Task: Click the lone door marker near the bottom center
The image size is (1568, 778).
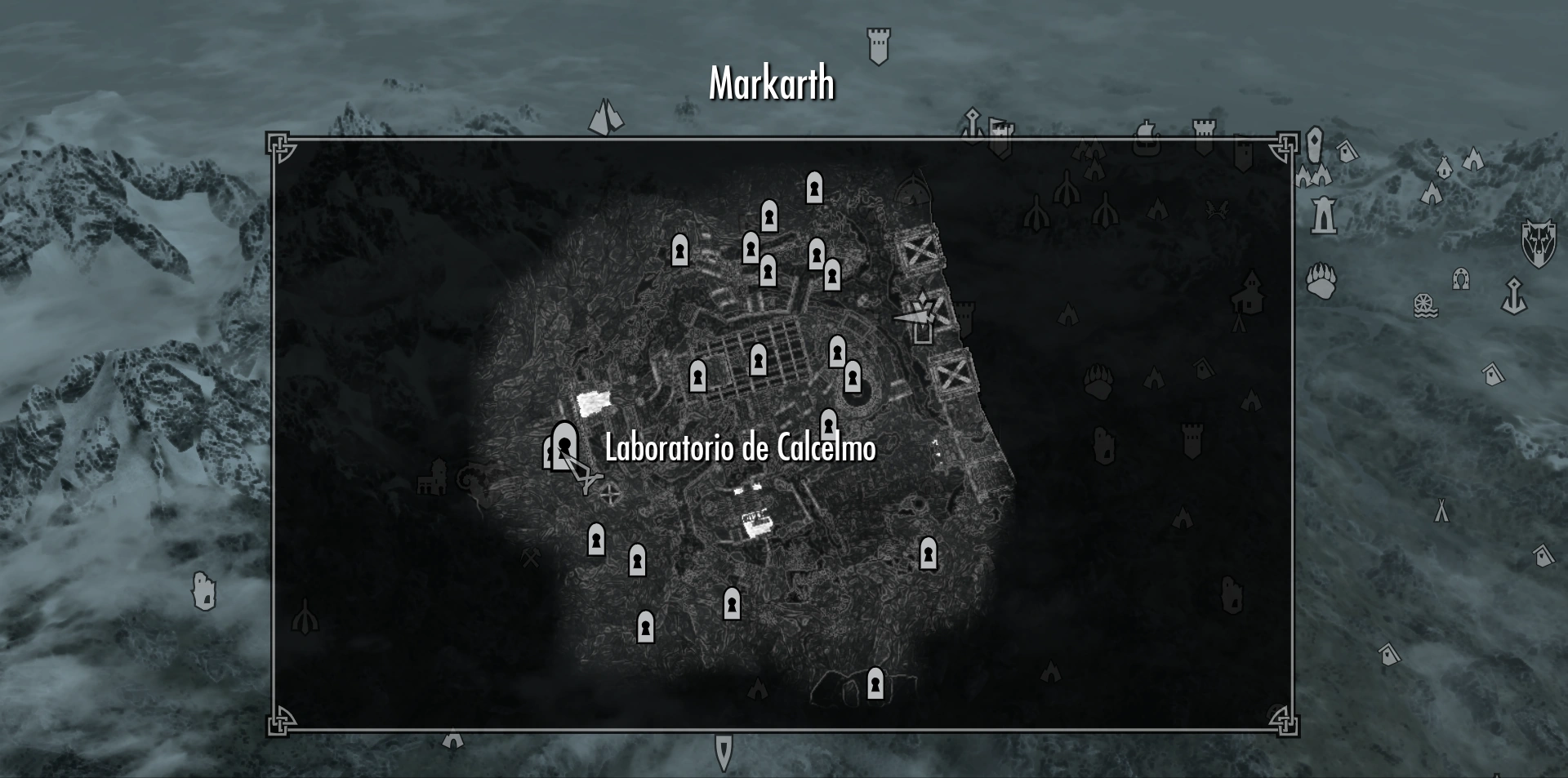Action: point(875,682)
